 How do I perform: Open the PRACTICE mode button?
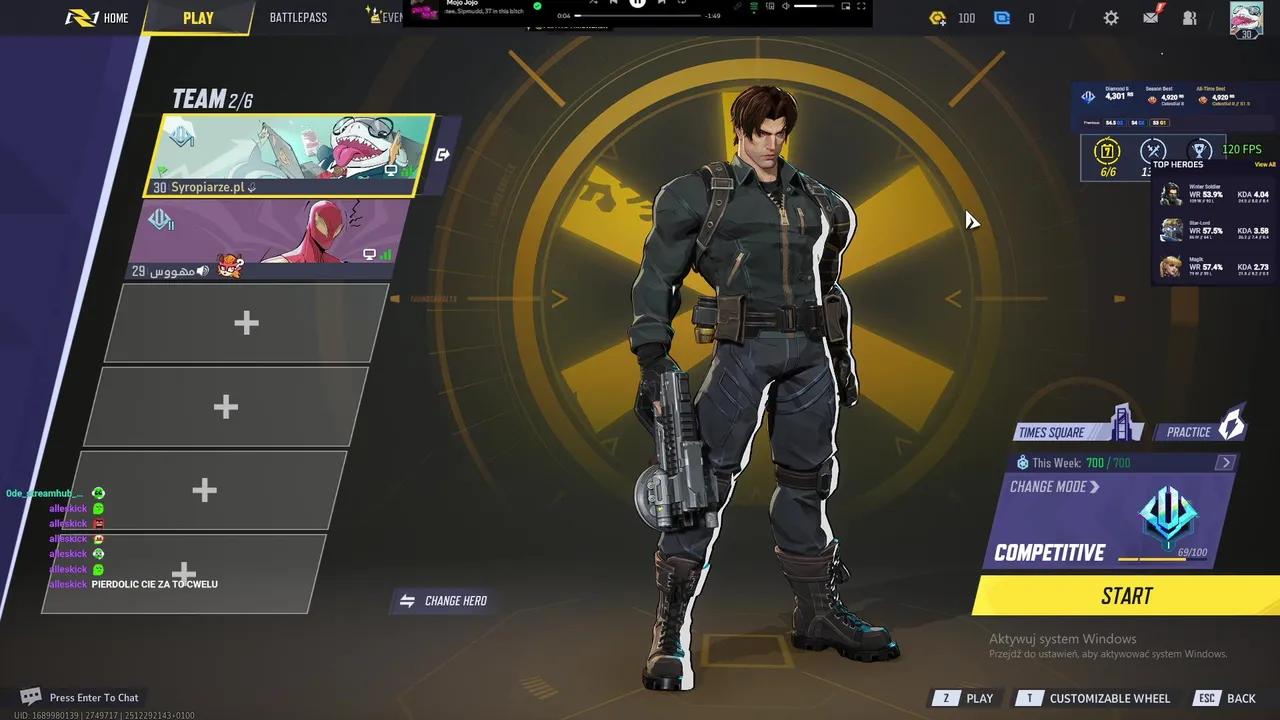[1197, 431]
